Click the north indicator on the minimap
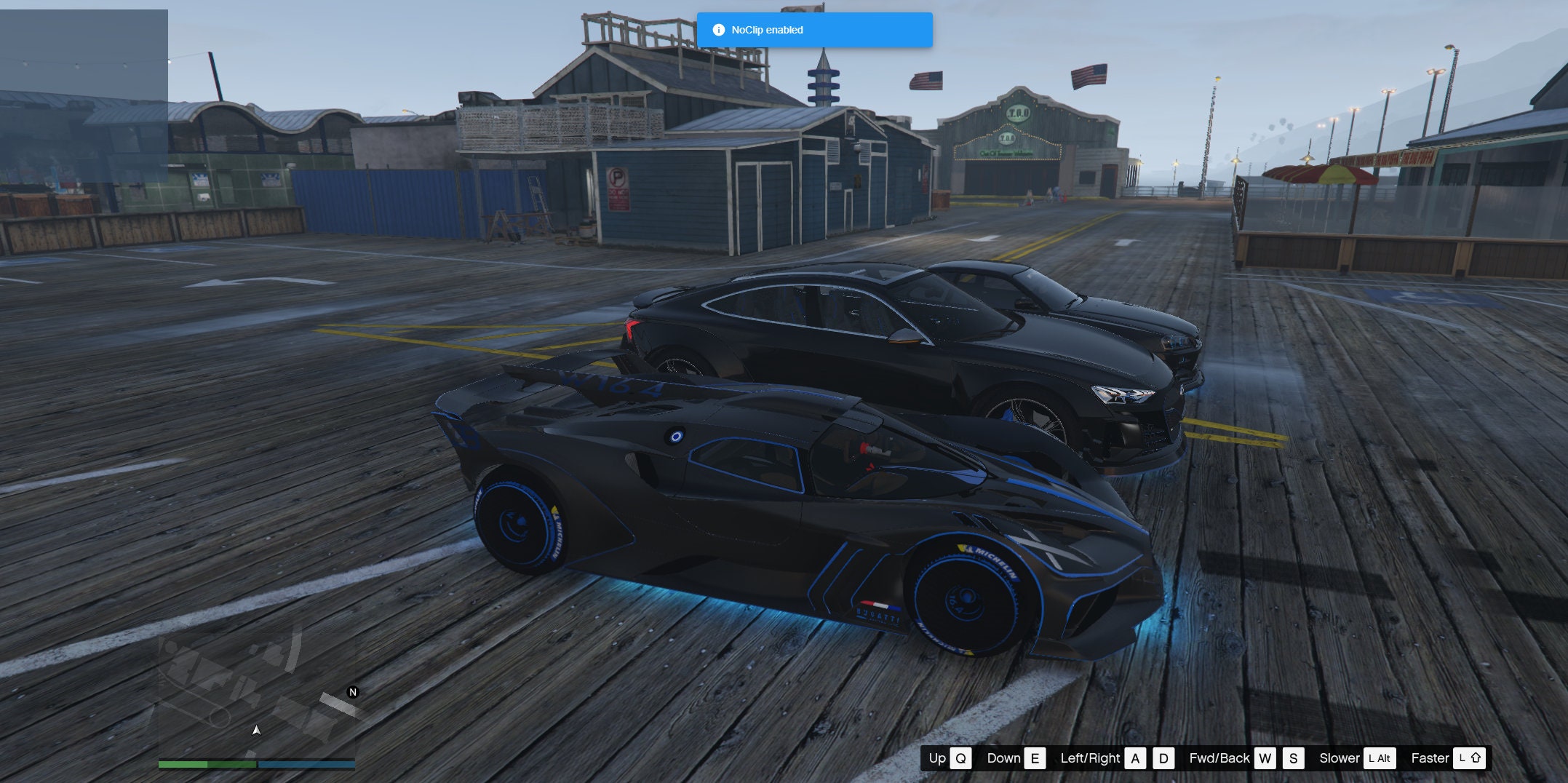The image size is (1568, 783). click(x=353, y=693)
